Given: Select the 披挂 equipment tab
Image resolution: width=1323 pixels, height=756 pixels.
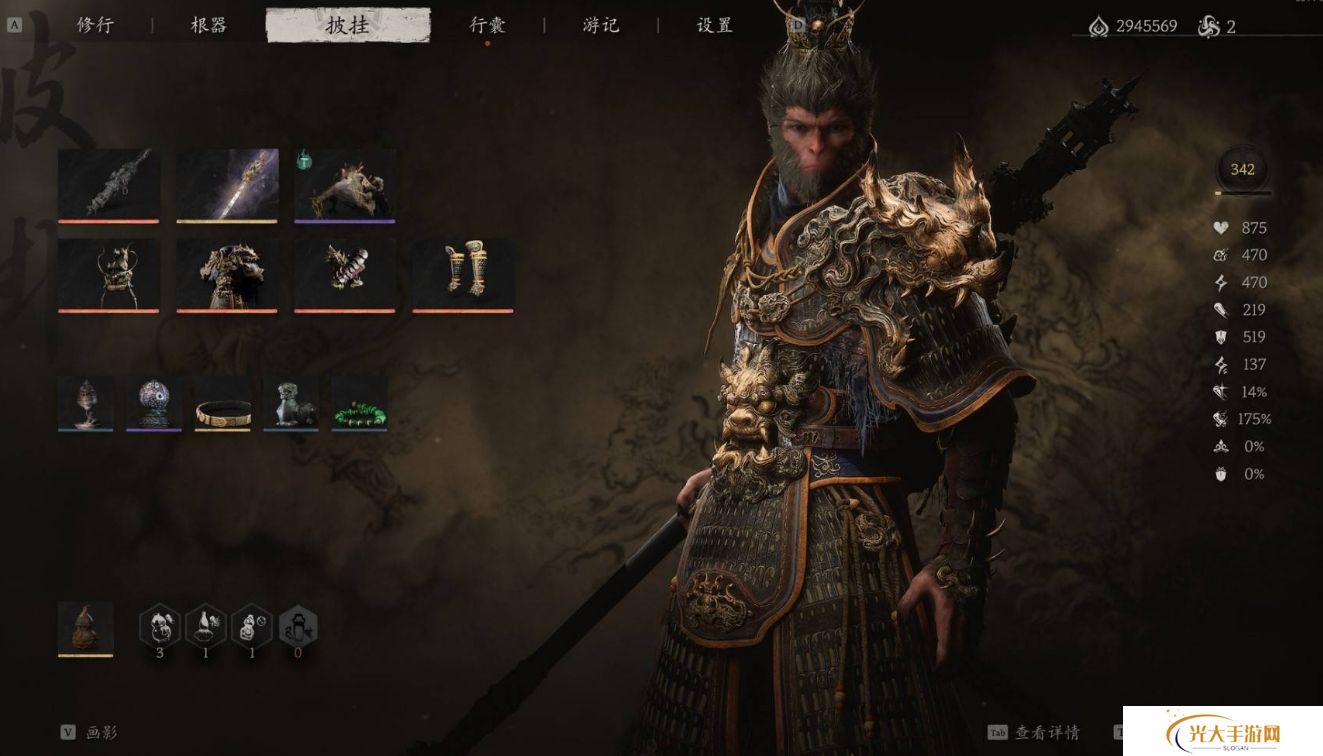Looking at the screenshot, I should tap(348, 26).
